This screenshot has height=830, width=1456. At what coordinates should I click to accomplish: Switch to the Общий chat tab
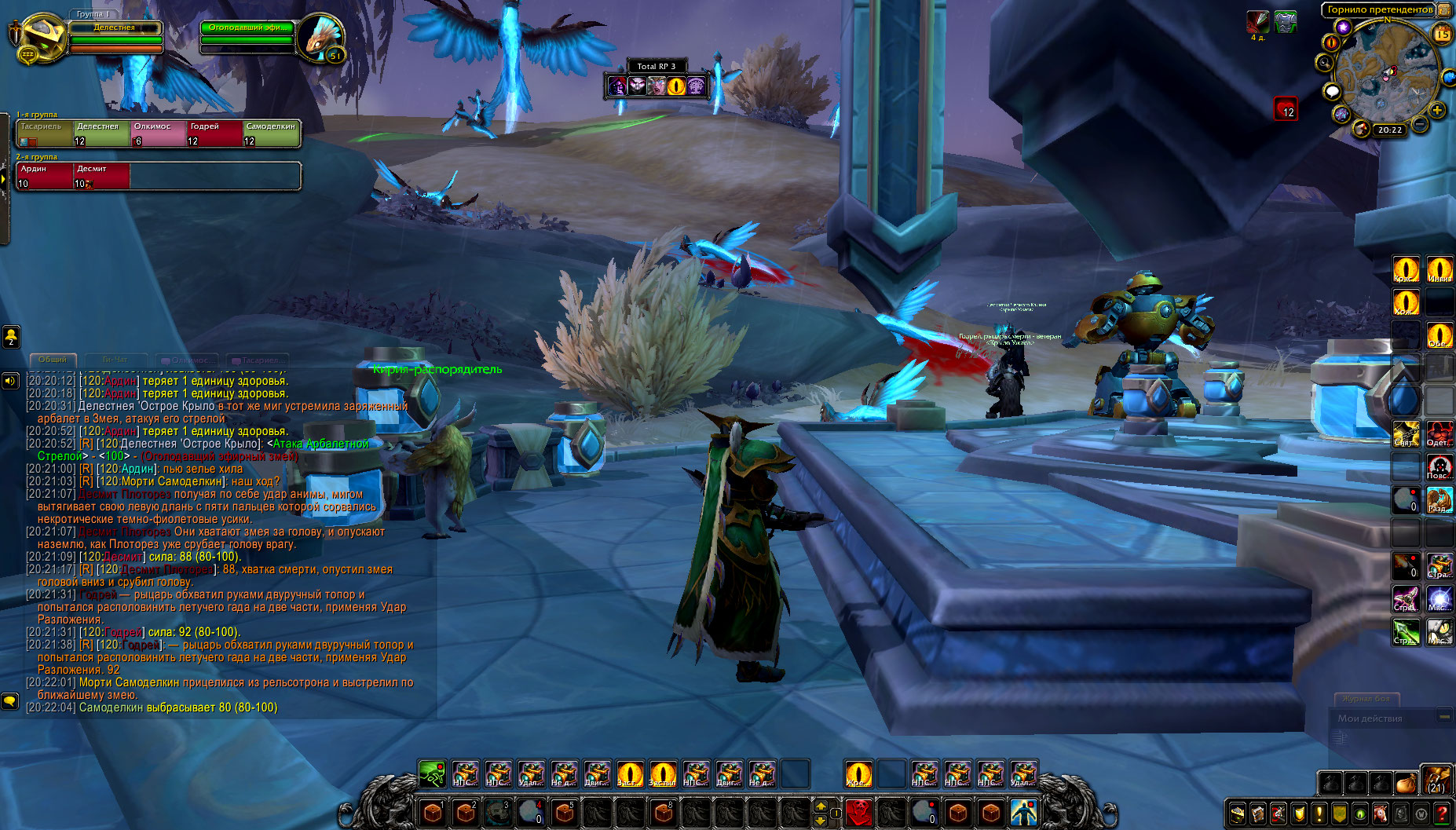coord(53,360)
